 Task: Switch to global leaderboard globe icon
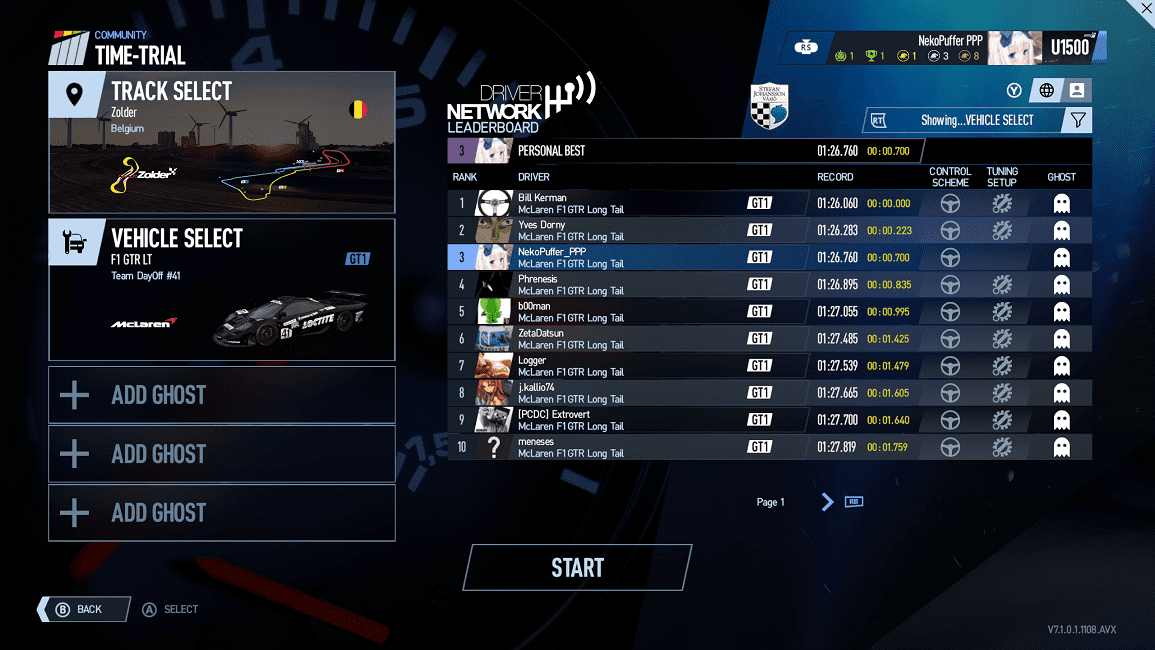(1047, 91)
